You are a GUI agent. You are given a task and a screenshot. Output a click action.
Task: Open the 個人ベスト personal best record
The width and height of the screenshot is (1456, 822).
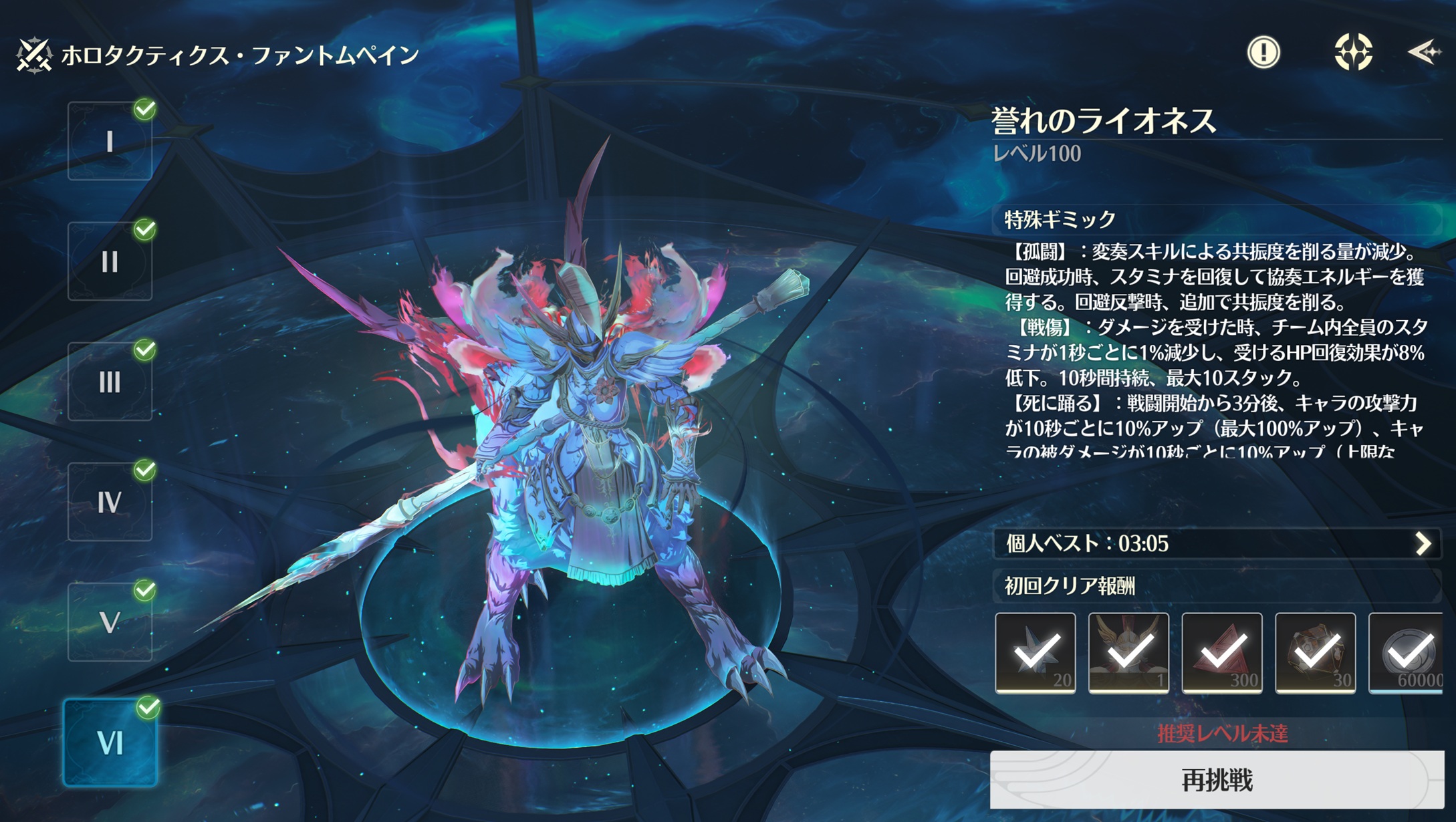coord(1217,543)
